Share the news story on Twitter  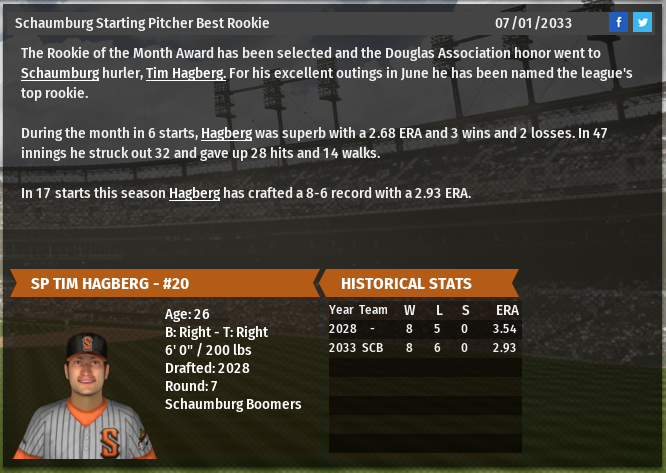click(642, 22)
